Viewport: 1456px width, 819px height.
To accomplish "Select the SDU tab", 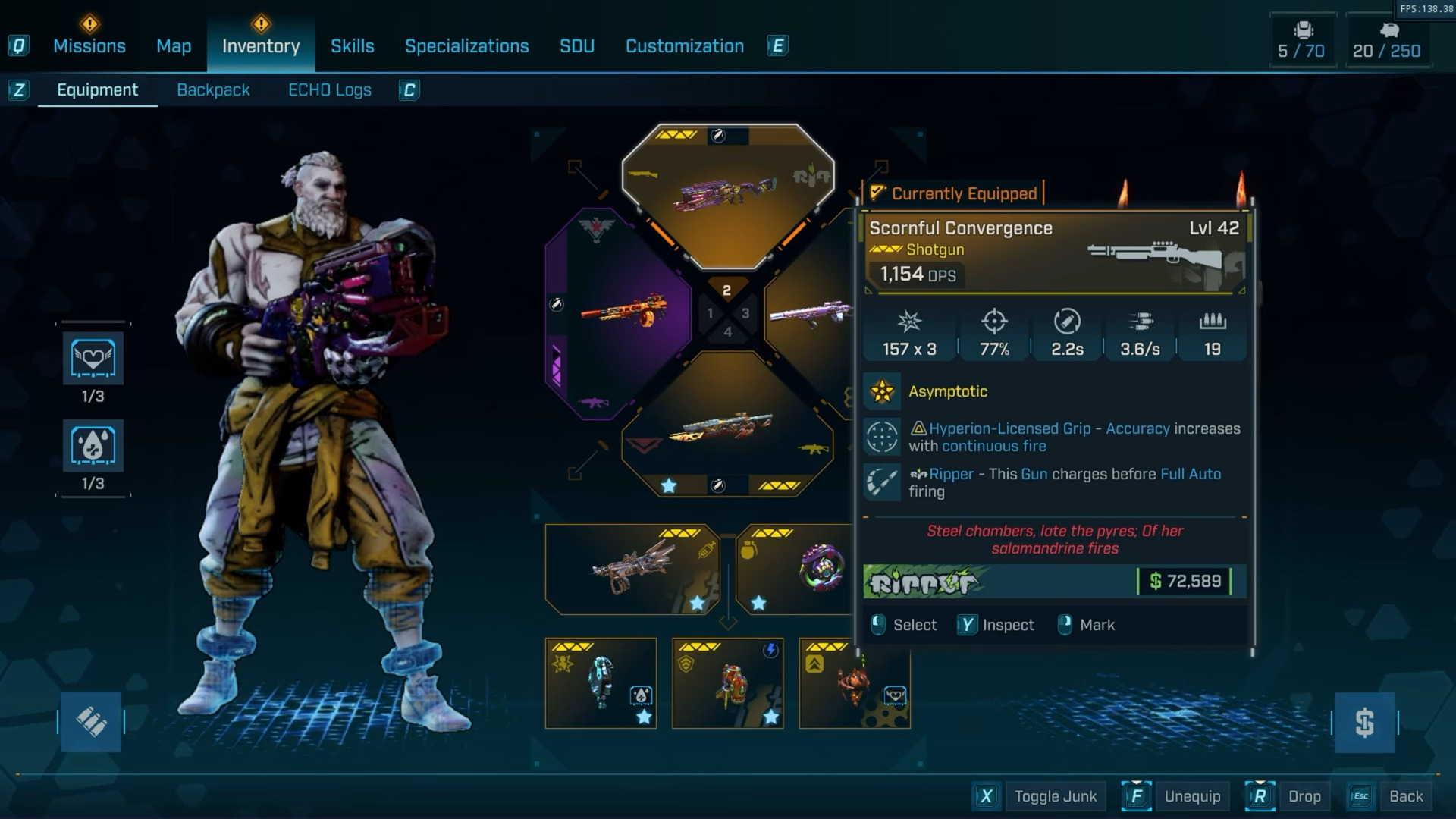I will [576, 46].
